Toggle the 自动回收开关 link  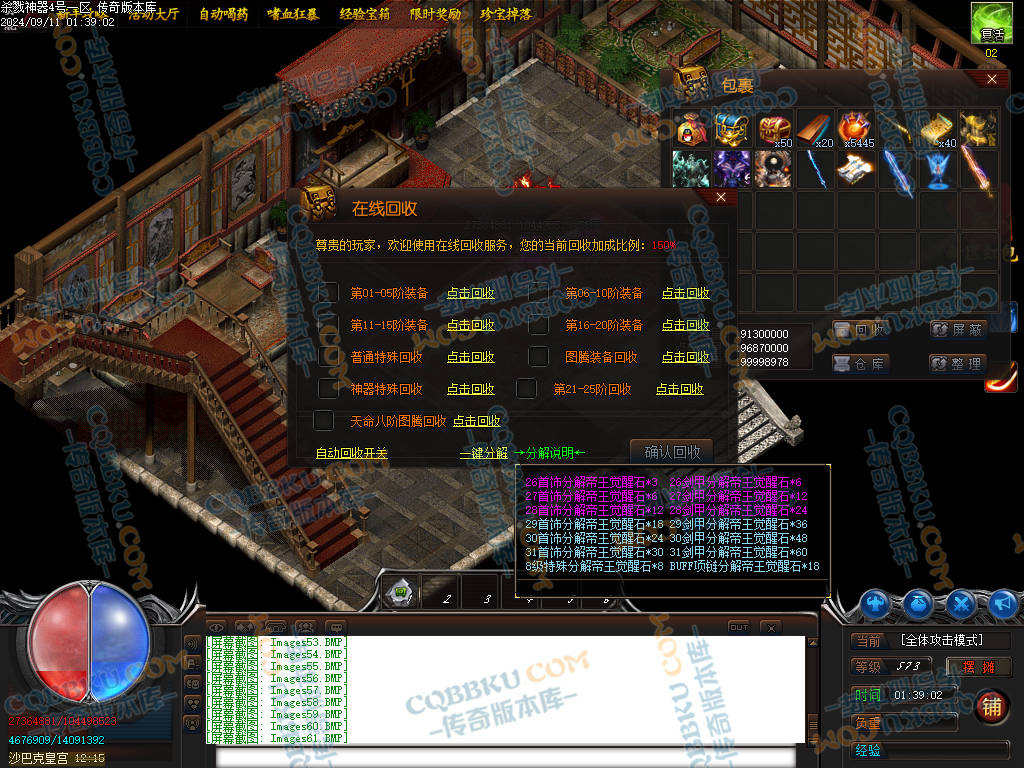[351, 453]
